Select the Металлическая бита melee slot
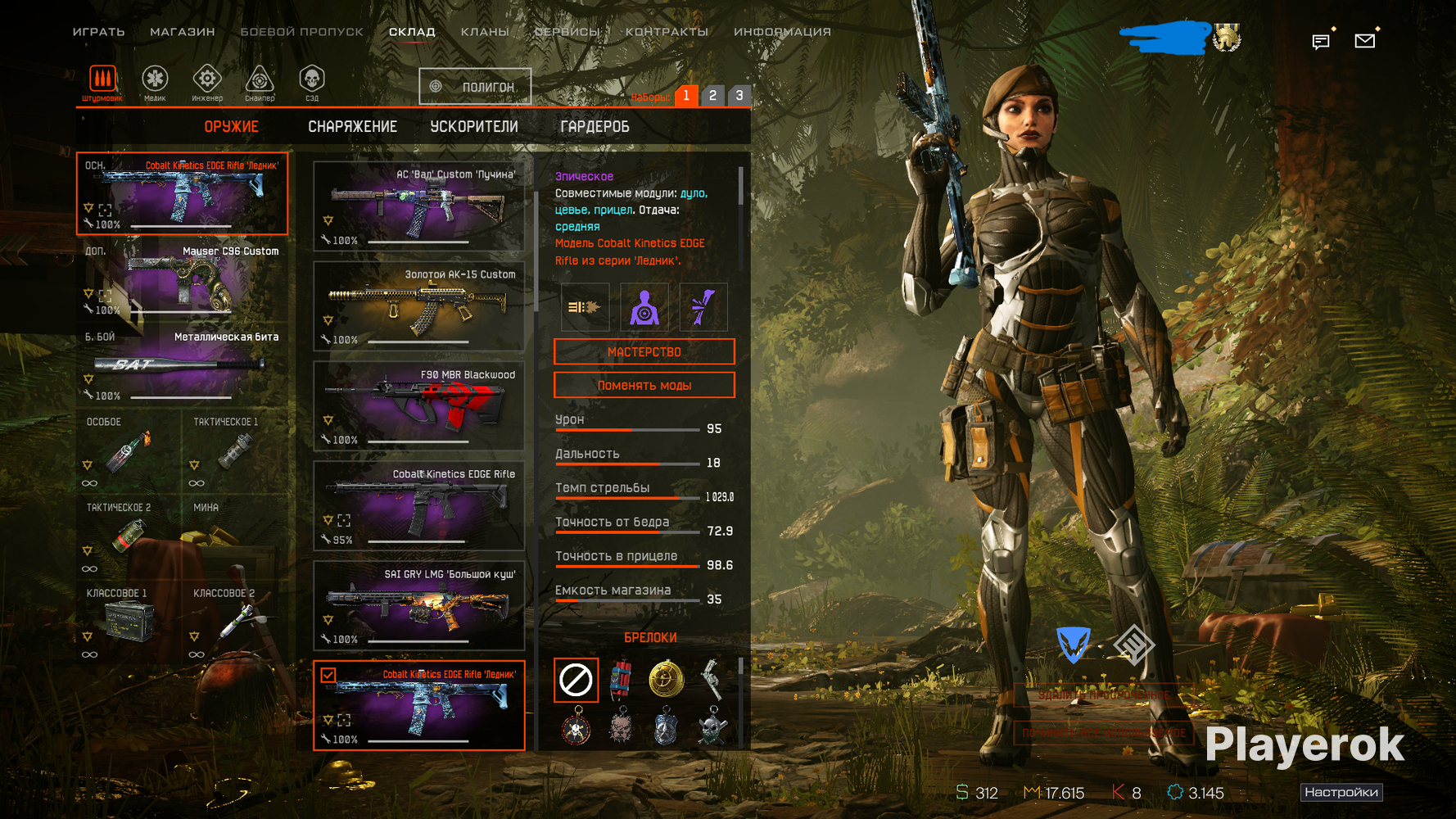The width and height of the screenshot is (1456, 819). (x=183, y=365)
